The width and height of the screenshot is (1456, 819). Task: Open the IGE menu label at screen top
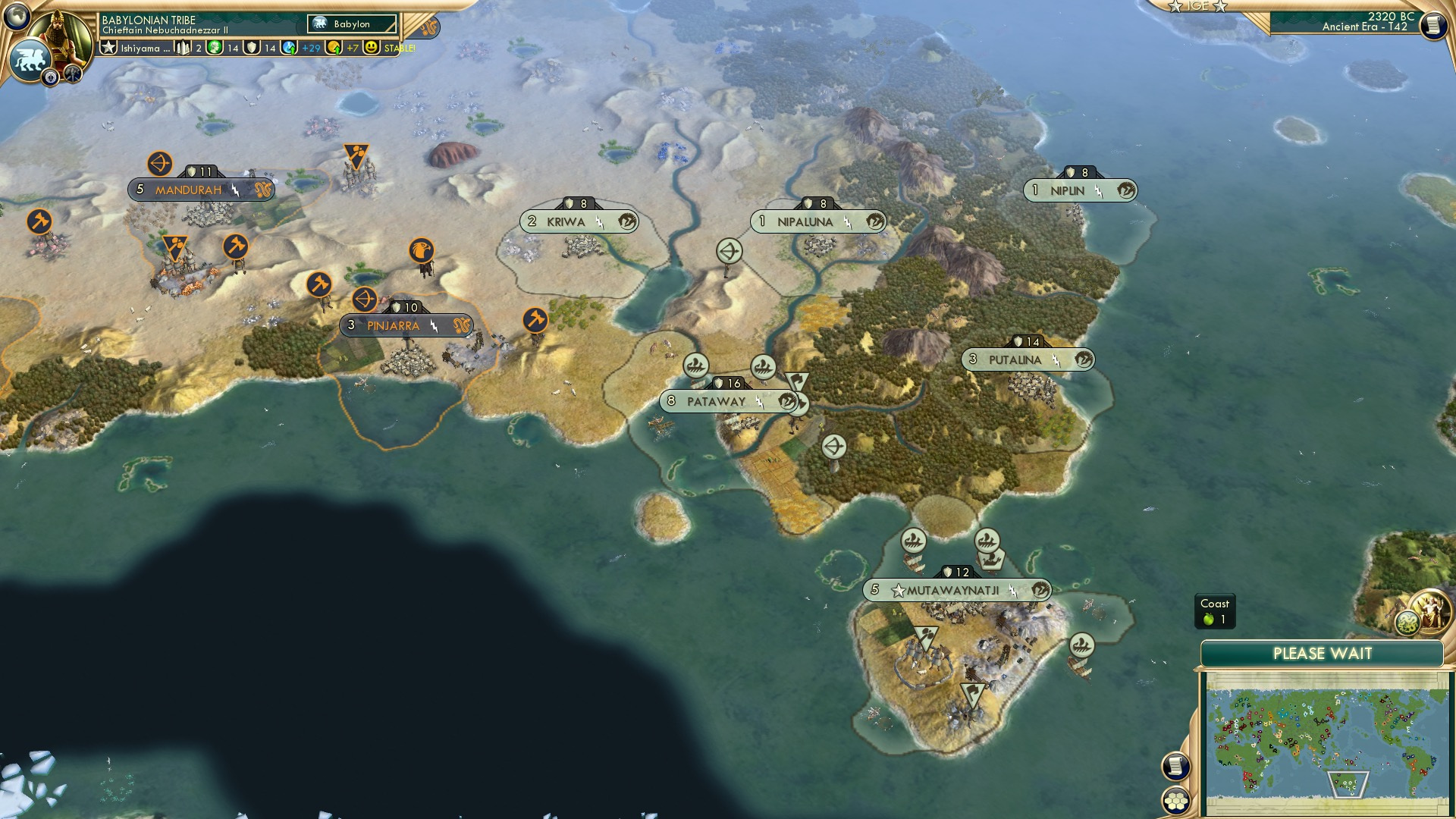1200,6
